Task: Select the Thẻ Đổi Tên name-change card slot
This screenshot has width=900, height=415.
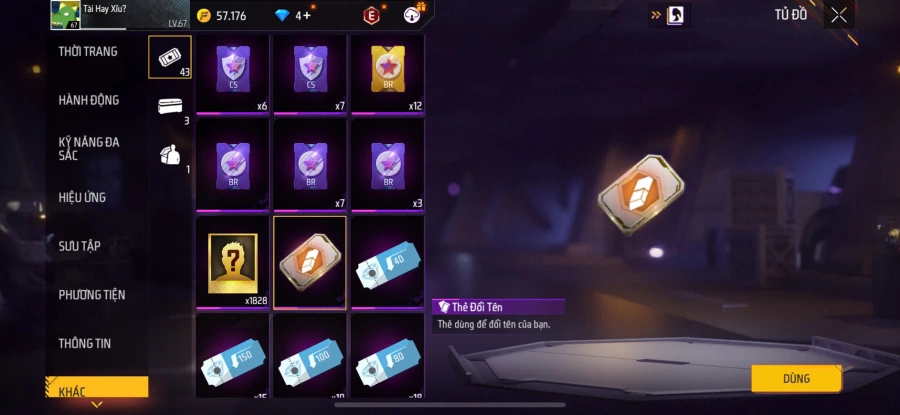Action: pos(310,262)
